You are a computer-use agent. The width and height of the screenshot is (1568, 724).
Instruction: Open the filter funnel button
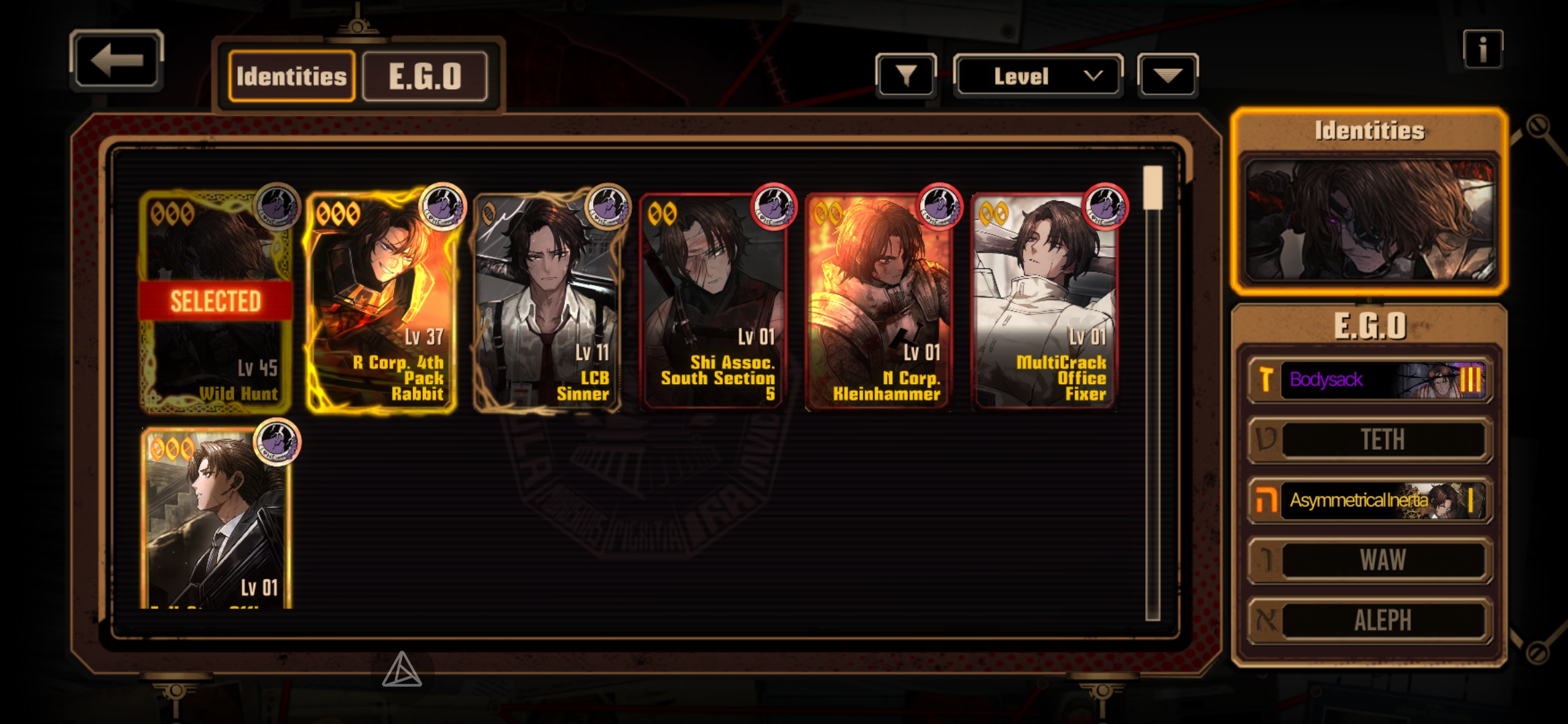coord(905,76)
